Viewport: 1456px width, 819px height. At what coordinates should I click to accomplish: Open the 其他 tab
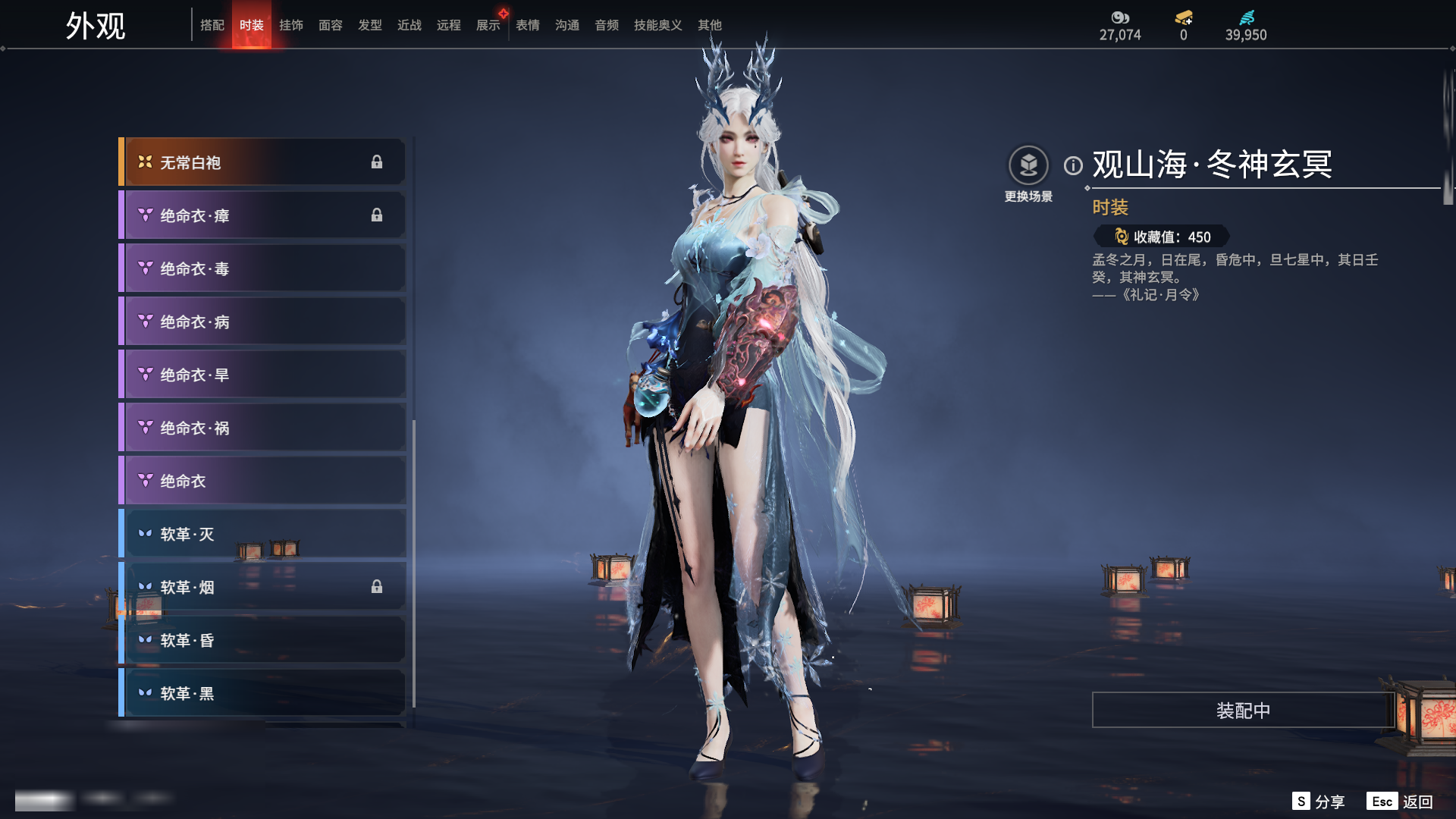pos(710,25)
